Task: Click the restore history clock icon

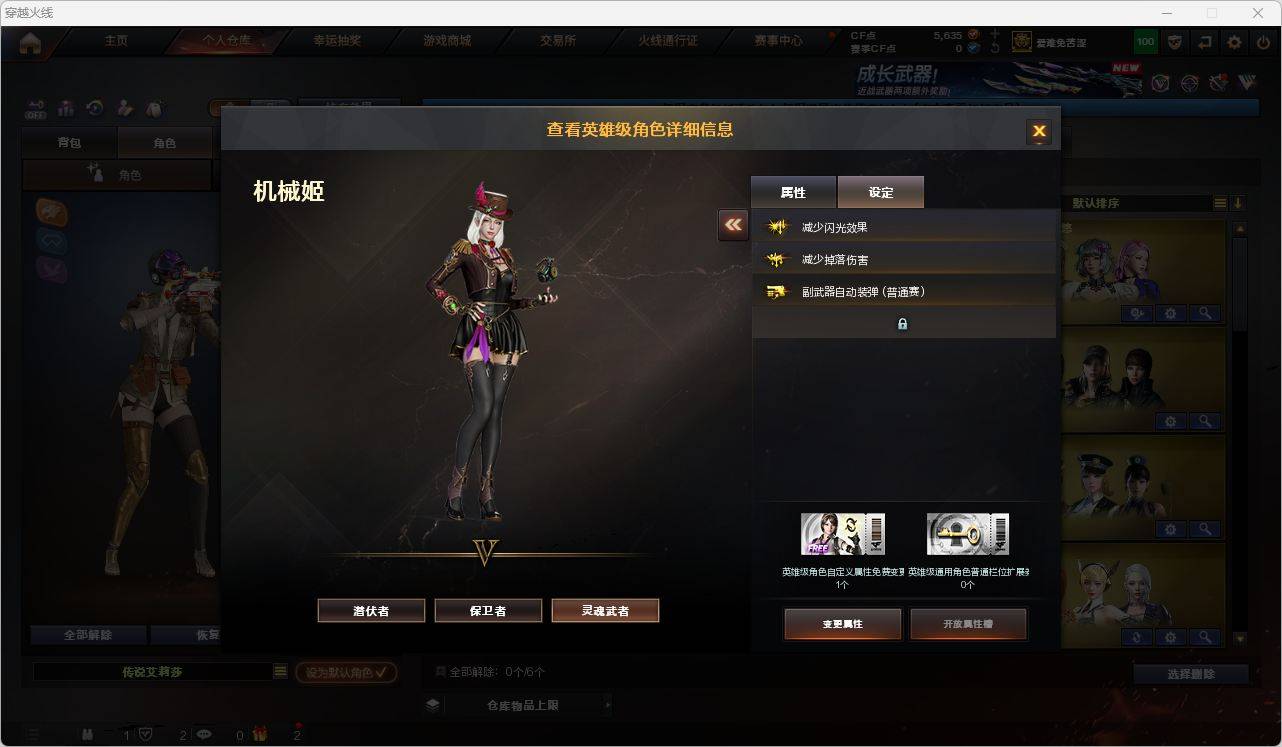Action: (x=95, y=108)
